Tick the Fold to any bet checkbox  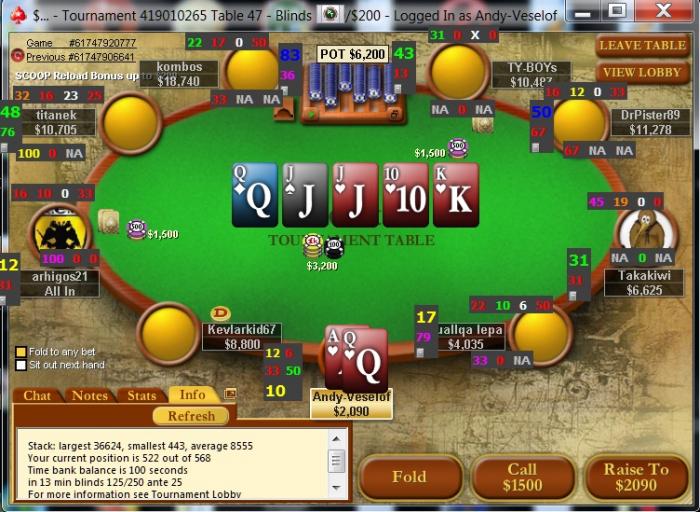pos(20,352)
